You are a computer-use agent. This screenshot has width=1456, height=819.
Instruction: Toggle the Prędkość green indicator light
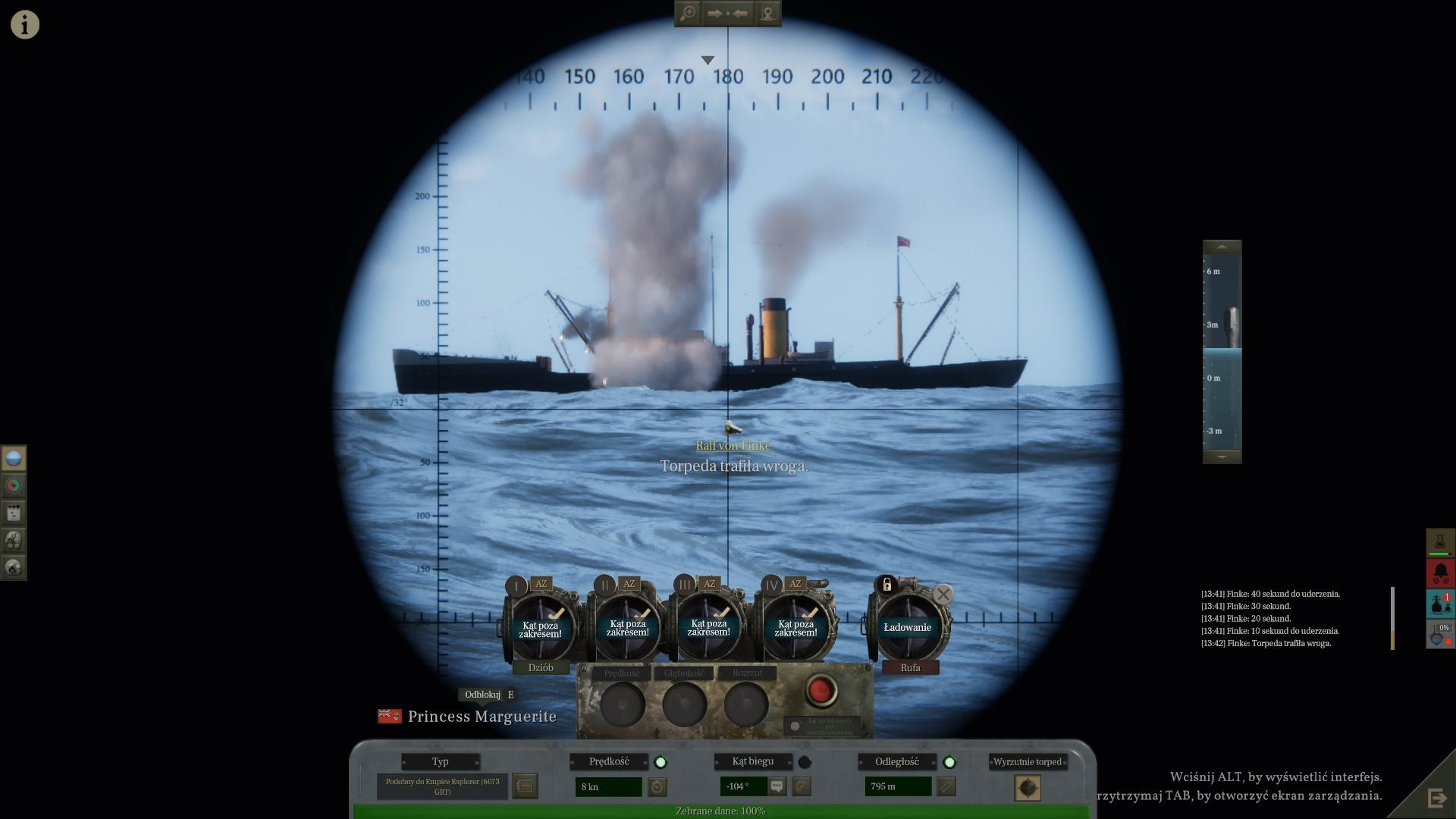[x=661, y=762]
